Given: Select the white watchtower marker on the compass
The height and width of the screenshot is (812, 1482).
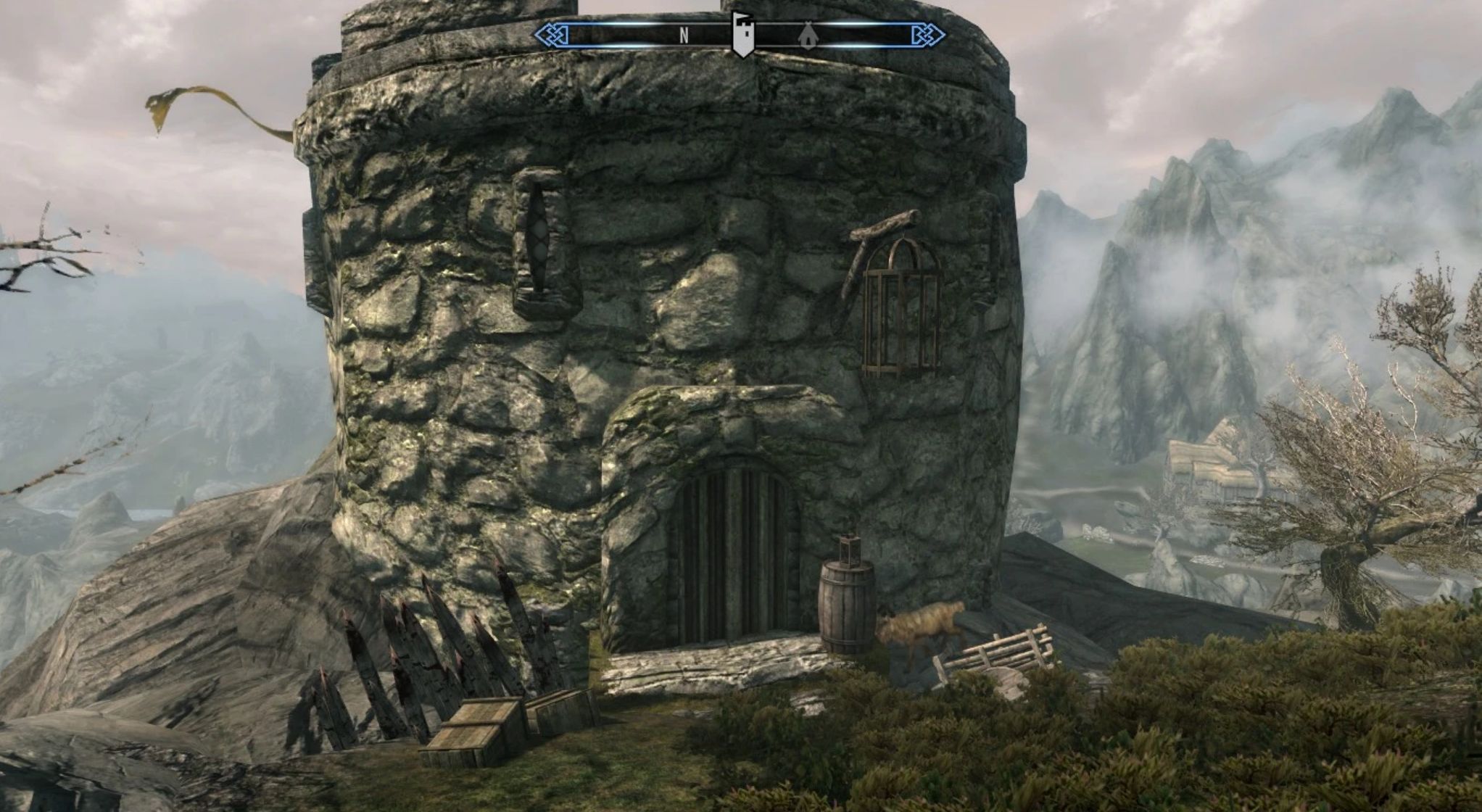Looking at the screenshot, I should click(742, 33).
